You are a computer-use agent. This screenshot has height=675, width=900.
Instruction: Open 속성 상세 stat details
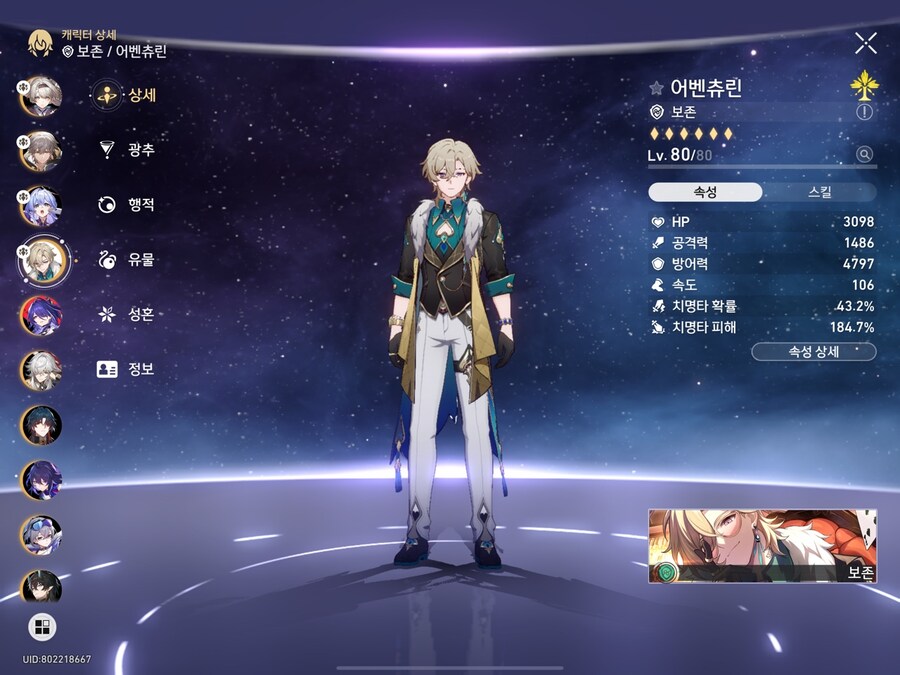812,351
